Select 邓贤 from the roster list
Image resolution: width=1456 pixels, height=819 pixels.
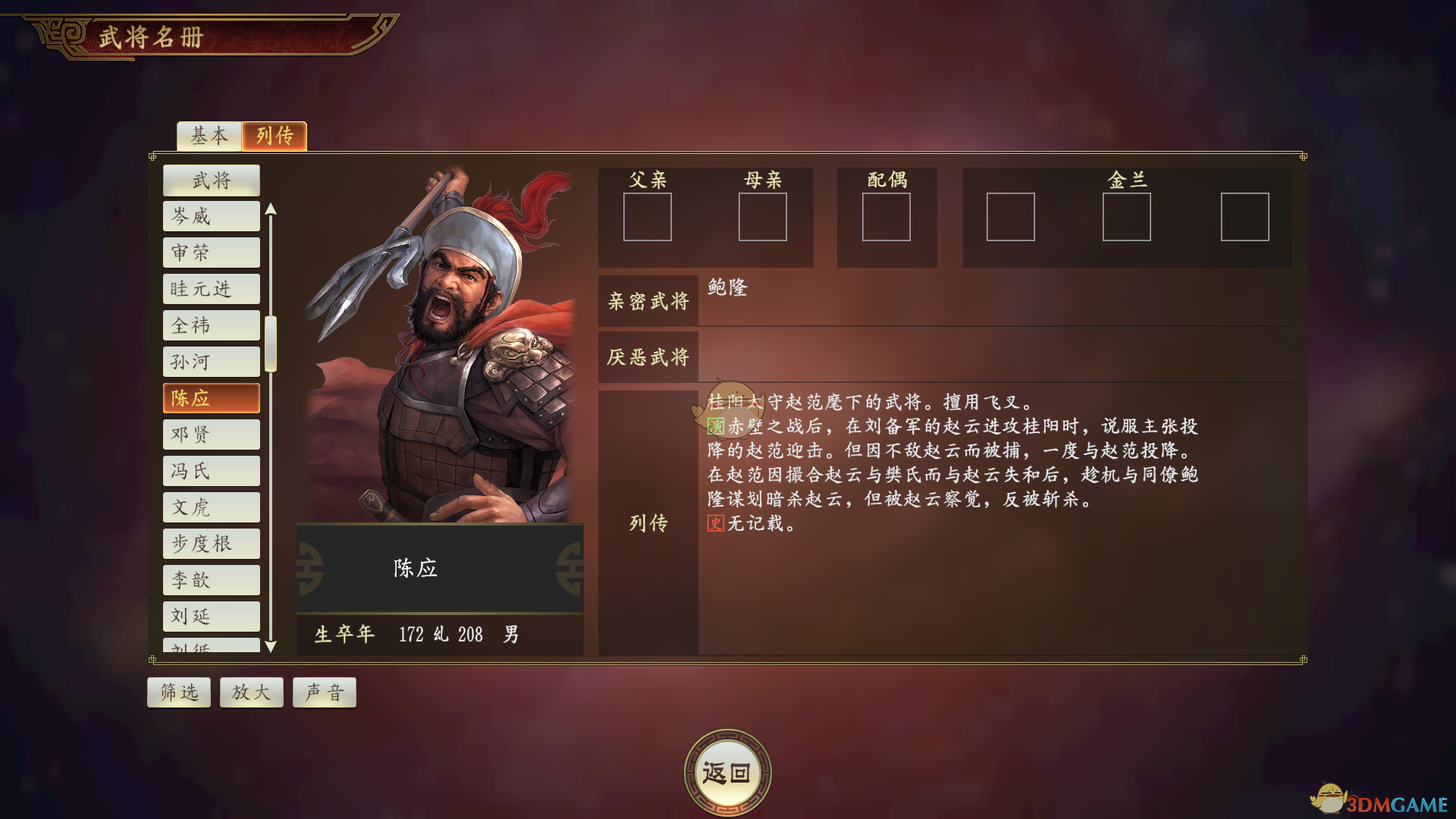coord(211,434)
